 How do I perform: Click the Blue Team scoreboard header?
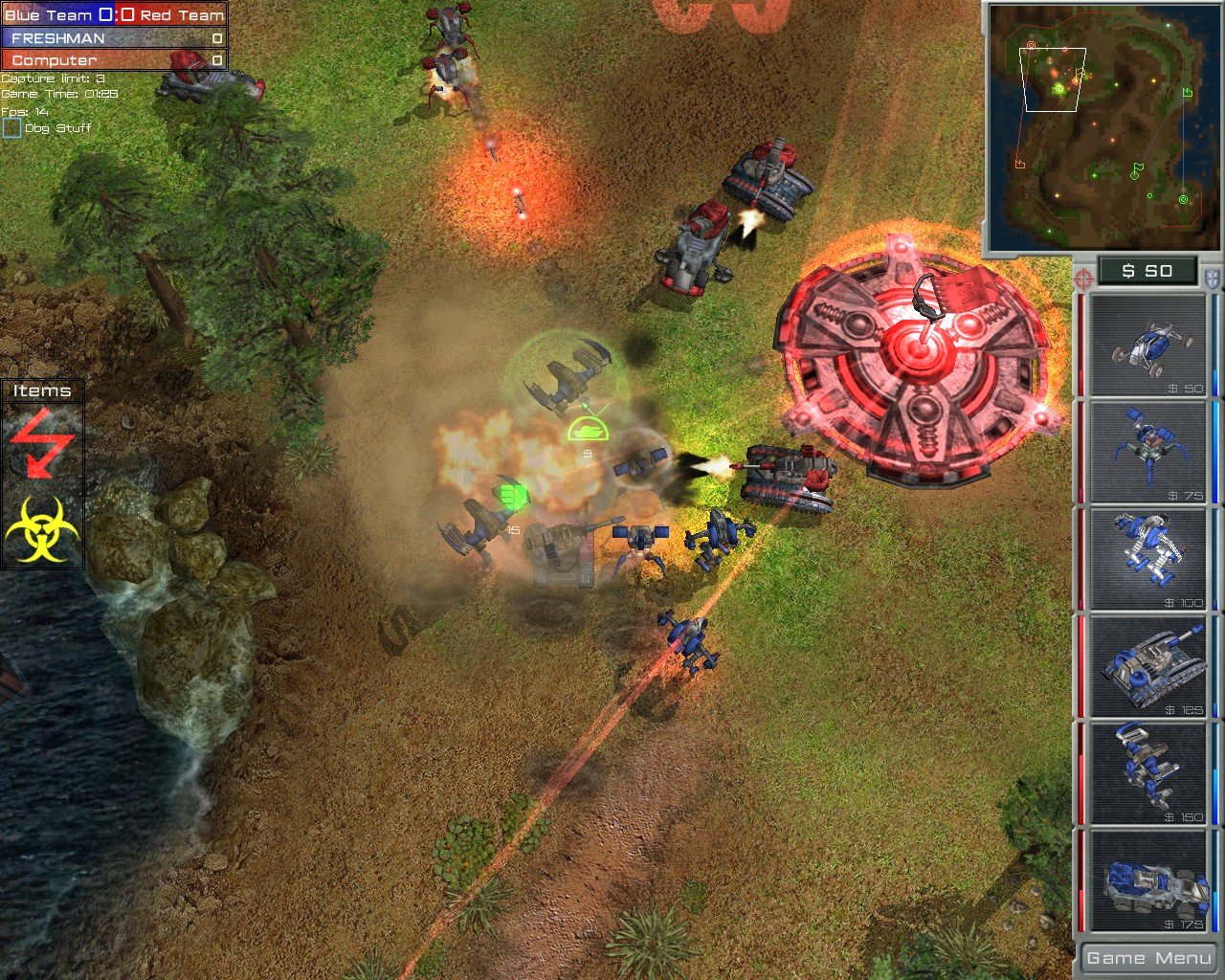tap(57, 15)
